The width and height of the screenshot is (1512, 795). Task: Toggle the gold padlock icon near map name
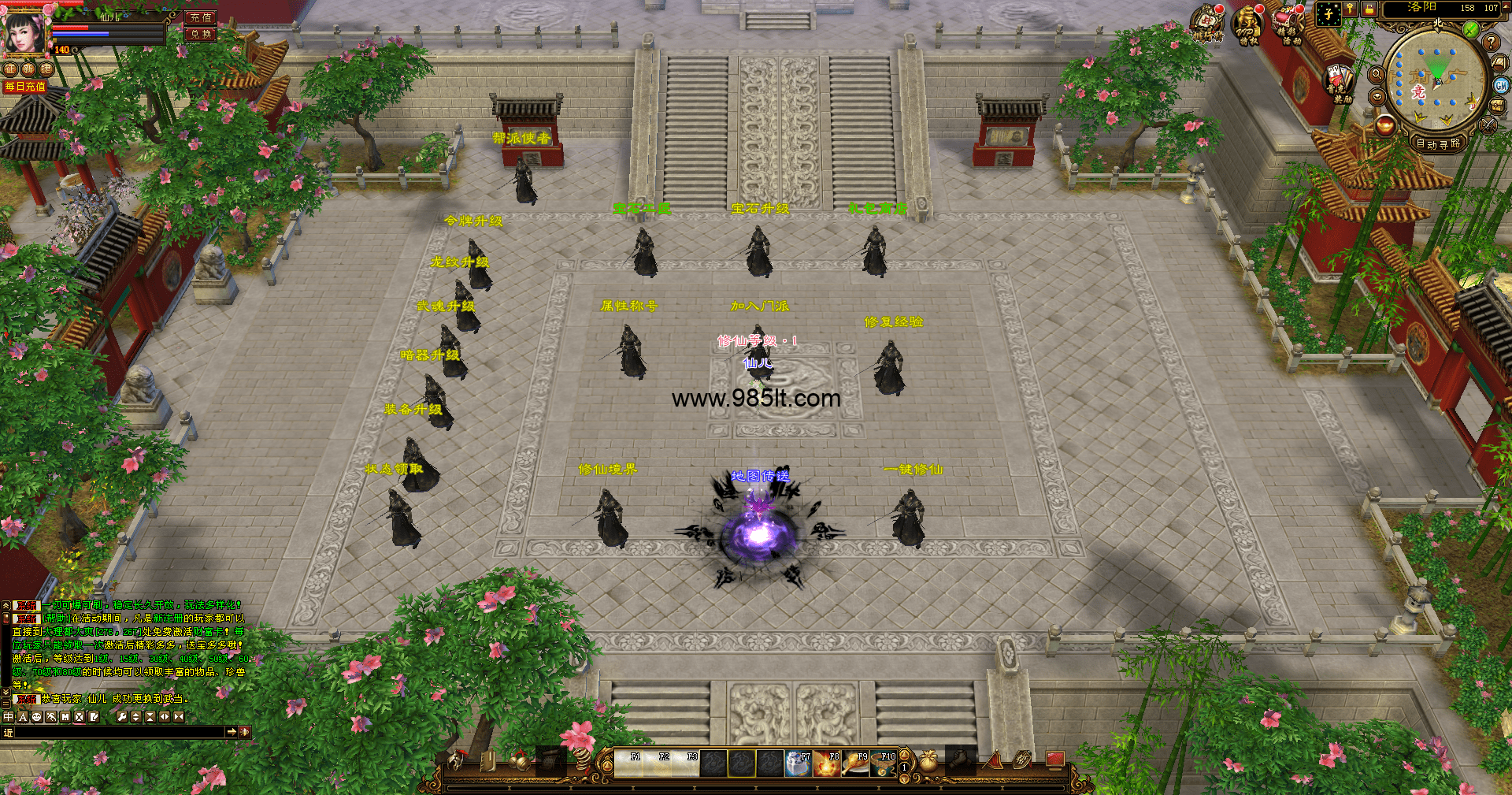tap(1369, 9)
